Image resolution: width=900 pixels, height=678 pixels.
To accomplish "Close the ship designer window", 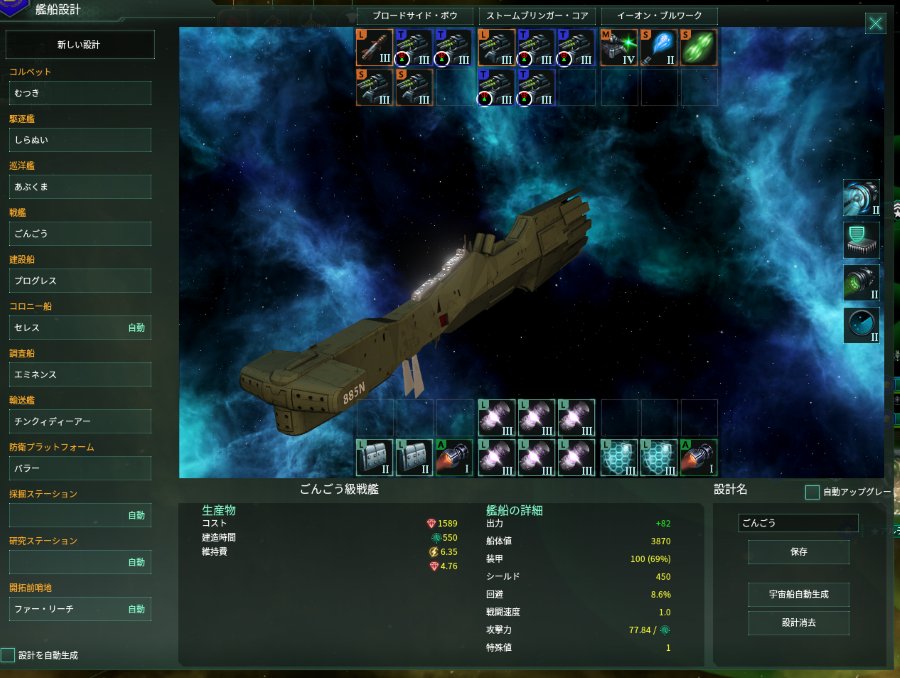I will tap(875, 24).
